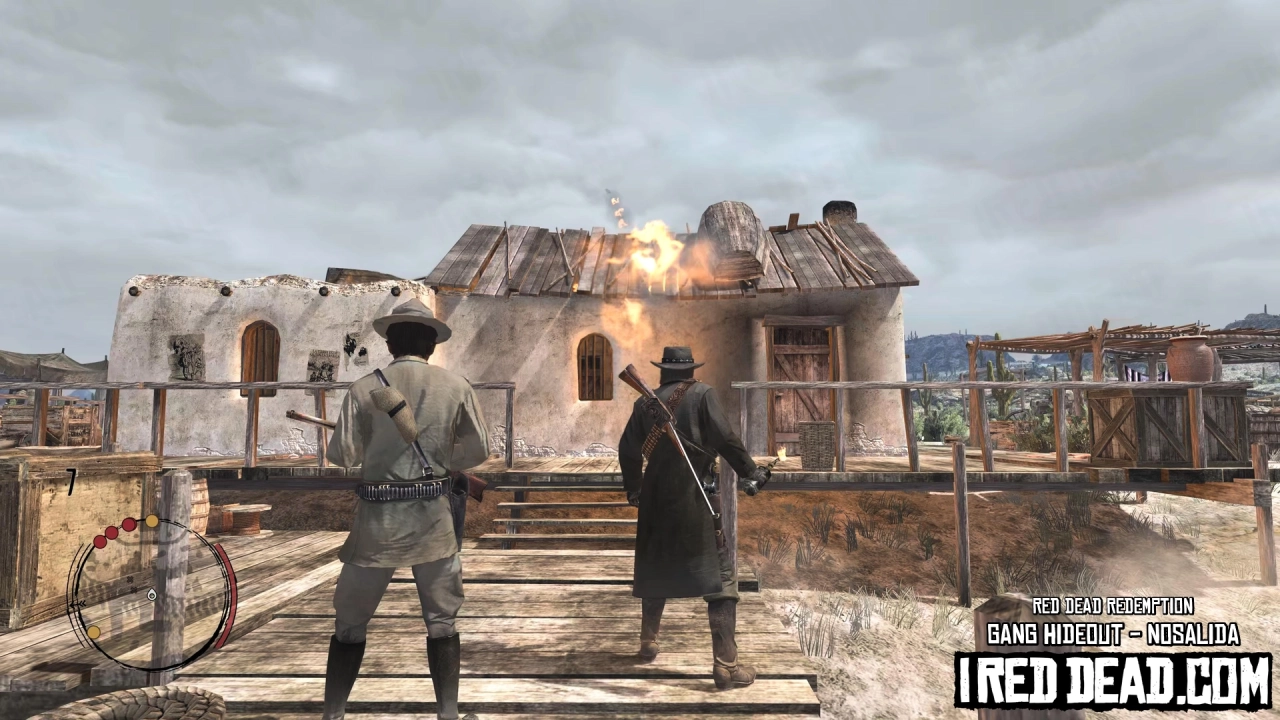Click a yellow ally blip on the minimap
1280x720 pixels.
[150, 520]
